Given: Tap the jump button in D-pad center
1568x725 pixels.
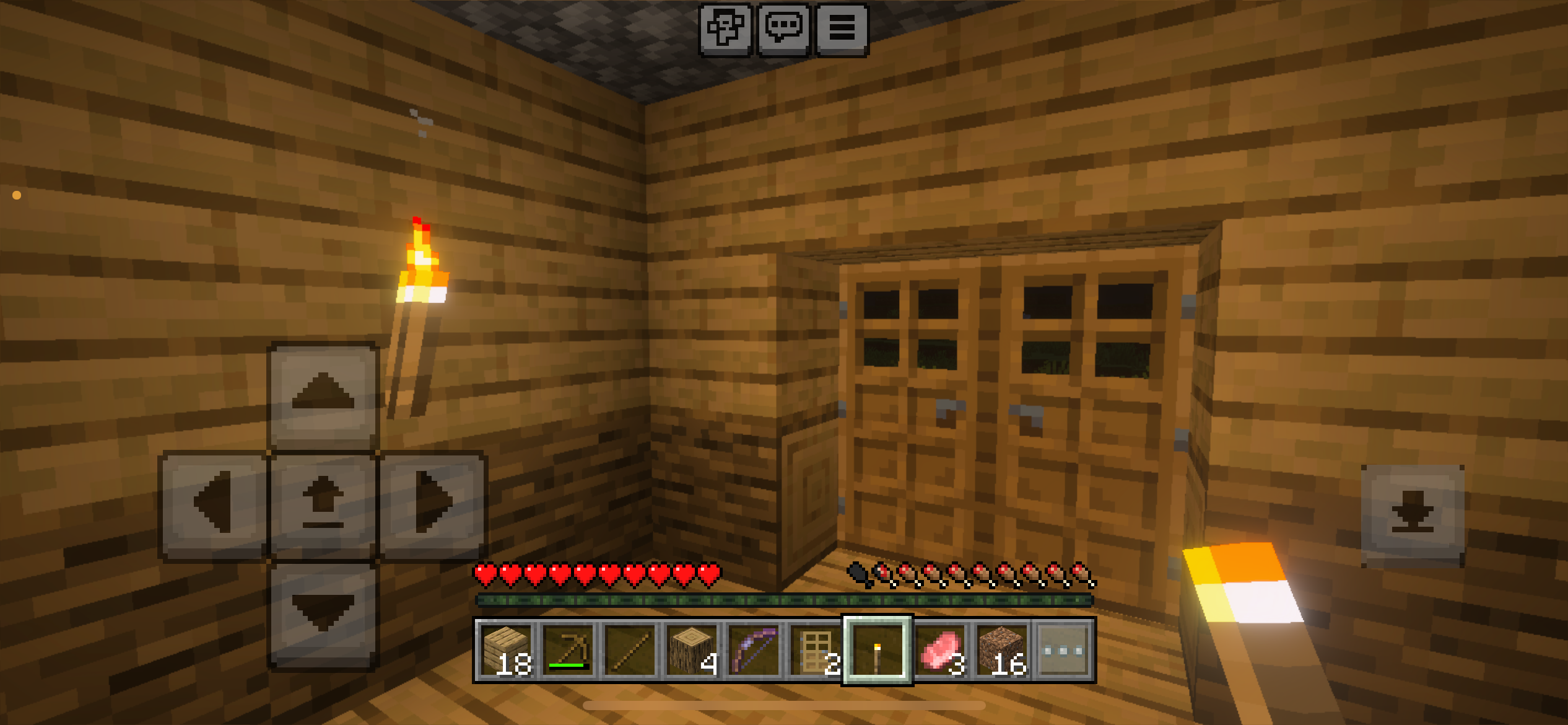Looking at the screenshot, I should (323, 504).
